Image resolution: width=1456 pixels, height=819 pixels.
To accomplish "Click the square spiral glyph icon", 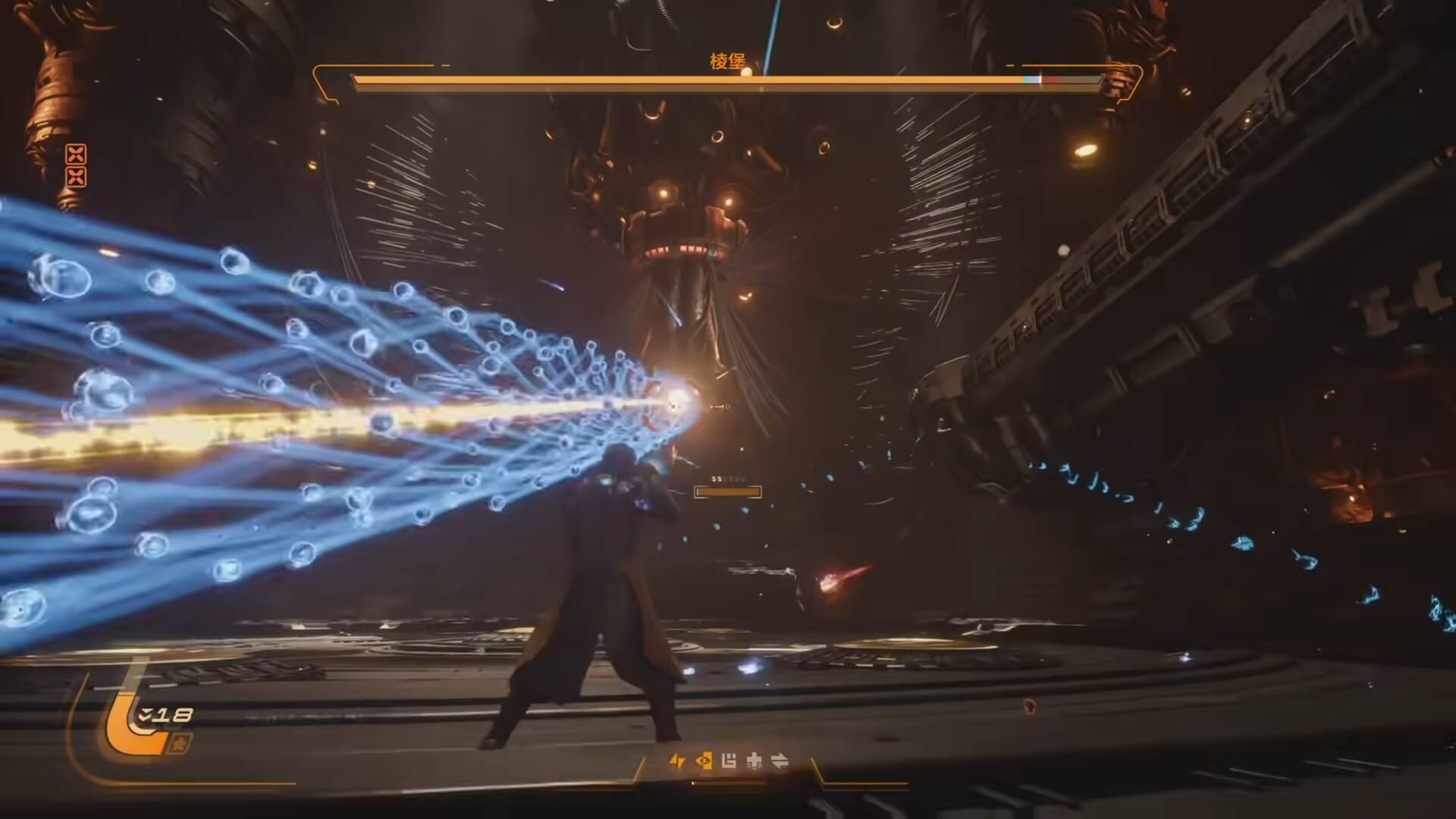I will pos(729,761).
